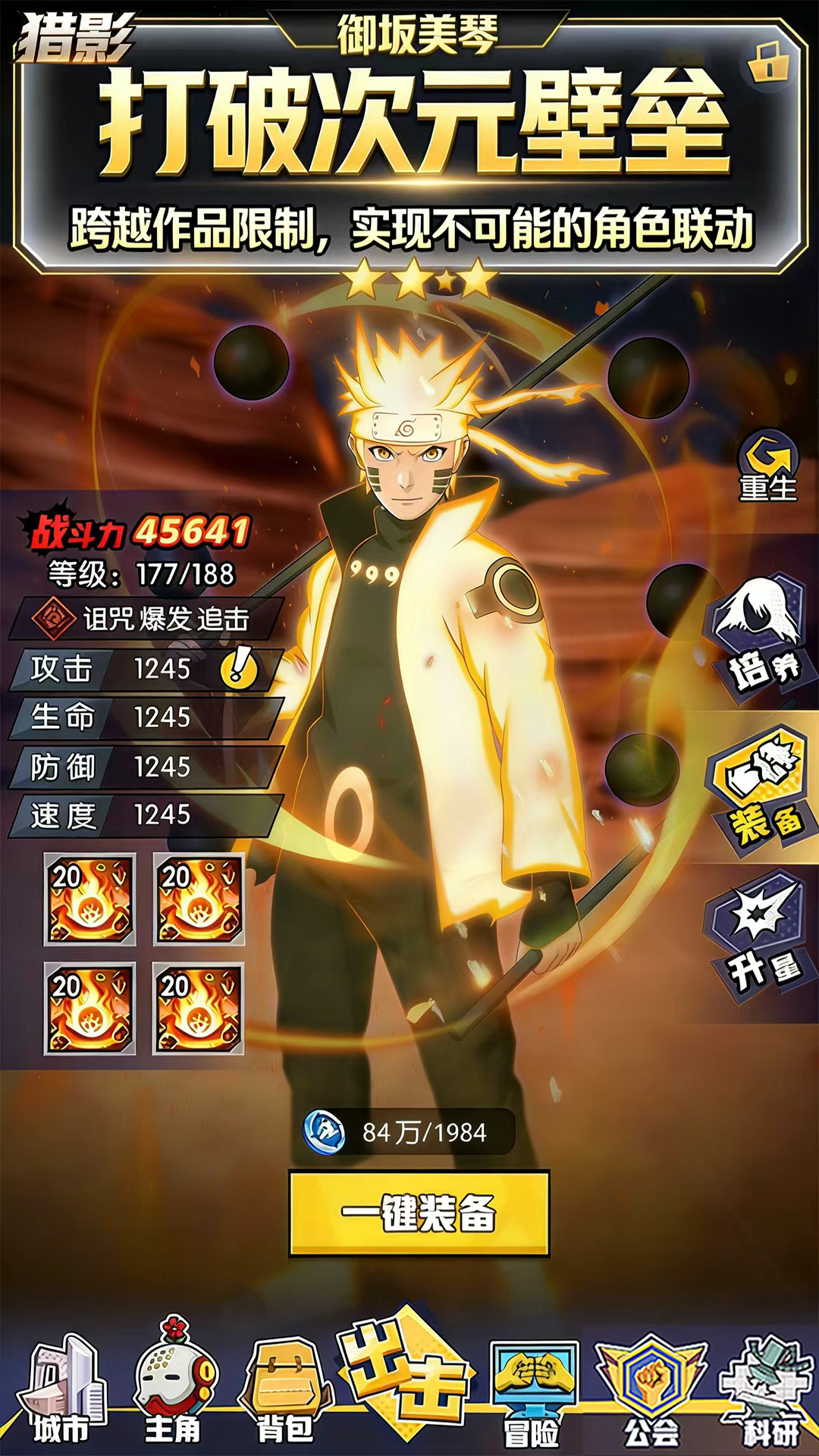Viewport: 819px width, 1456px height.
Task: Open the 公会 guild screen
Action: pos(651,1392)
